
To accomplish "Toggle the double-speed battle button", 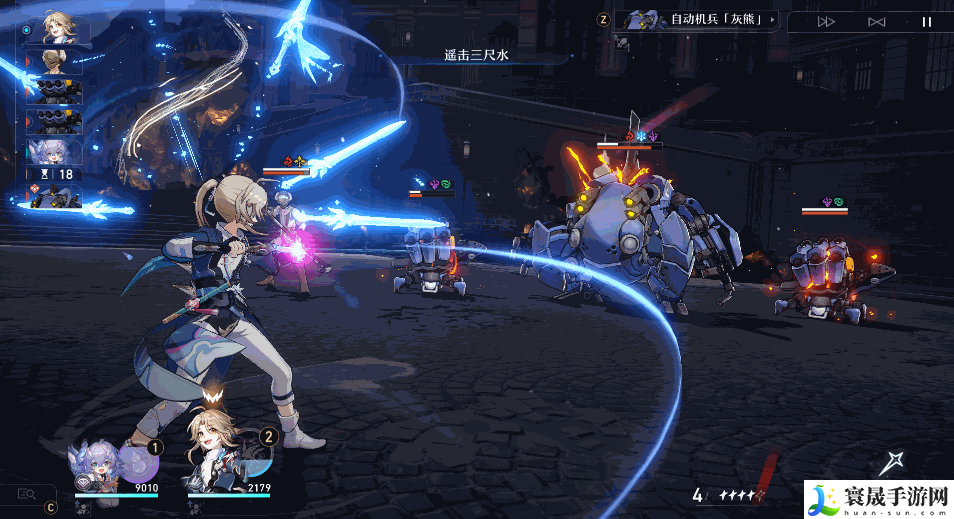I will (x=827, y=21).
